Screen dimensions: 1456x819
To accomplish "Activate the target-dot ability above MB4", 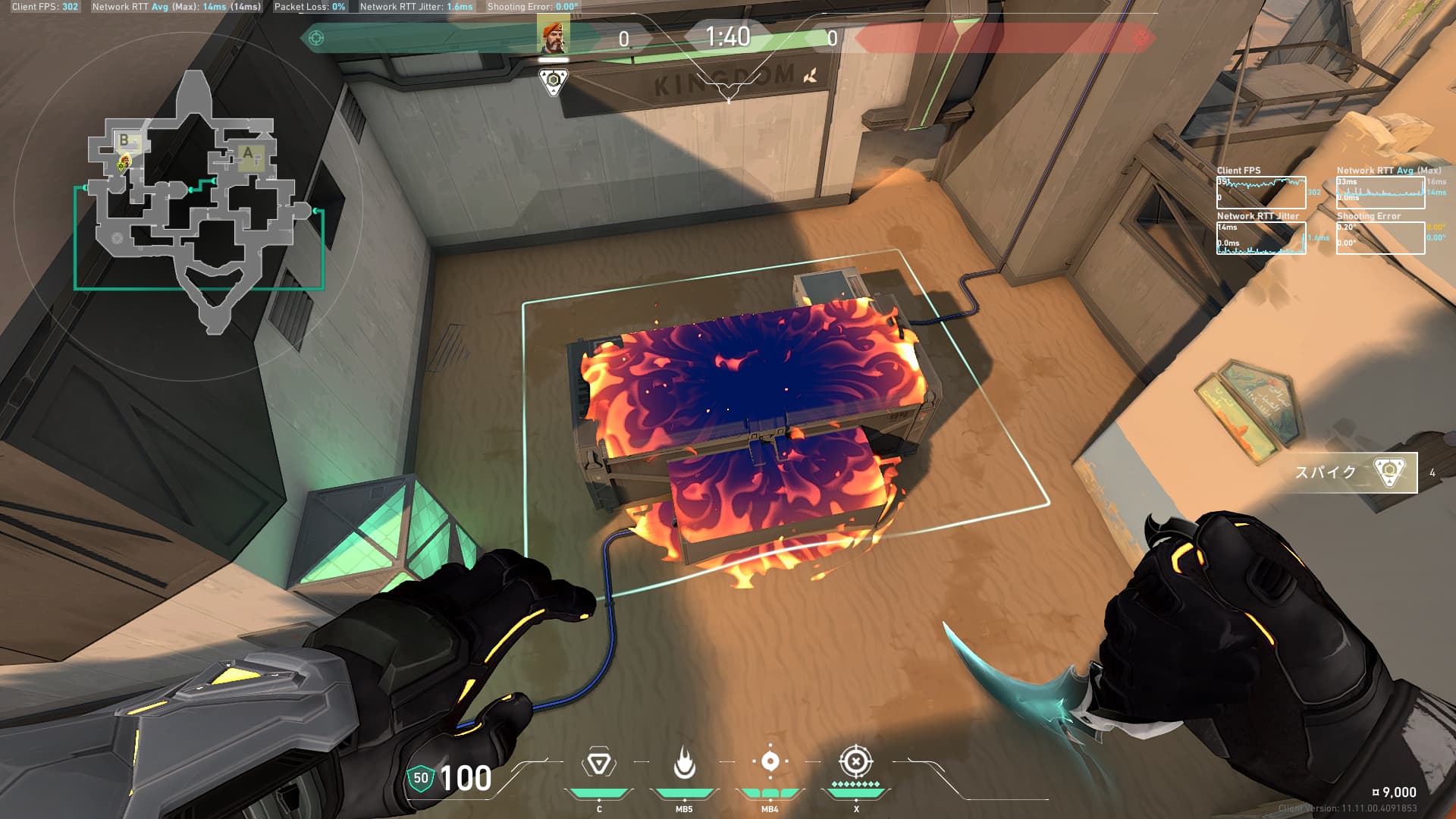I will click(x=770, y=762).
